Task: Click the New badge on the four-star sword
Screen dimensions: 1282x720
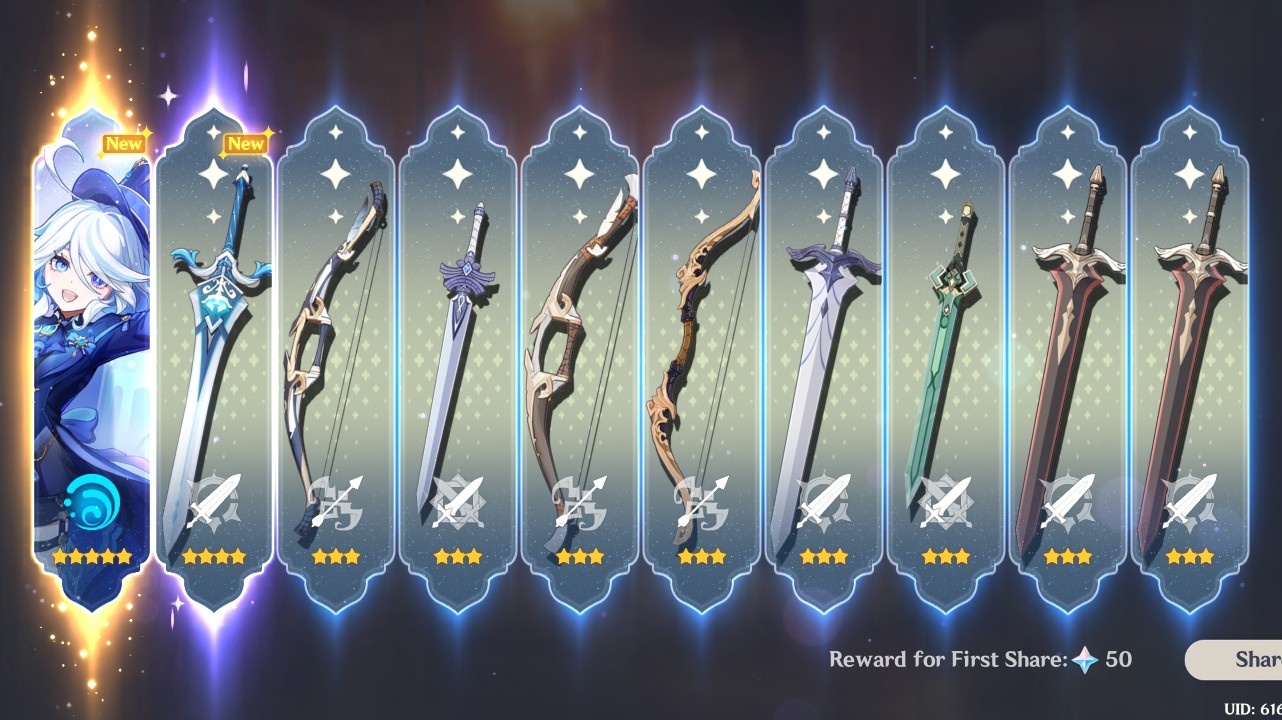Action: click(246, 143)
